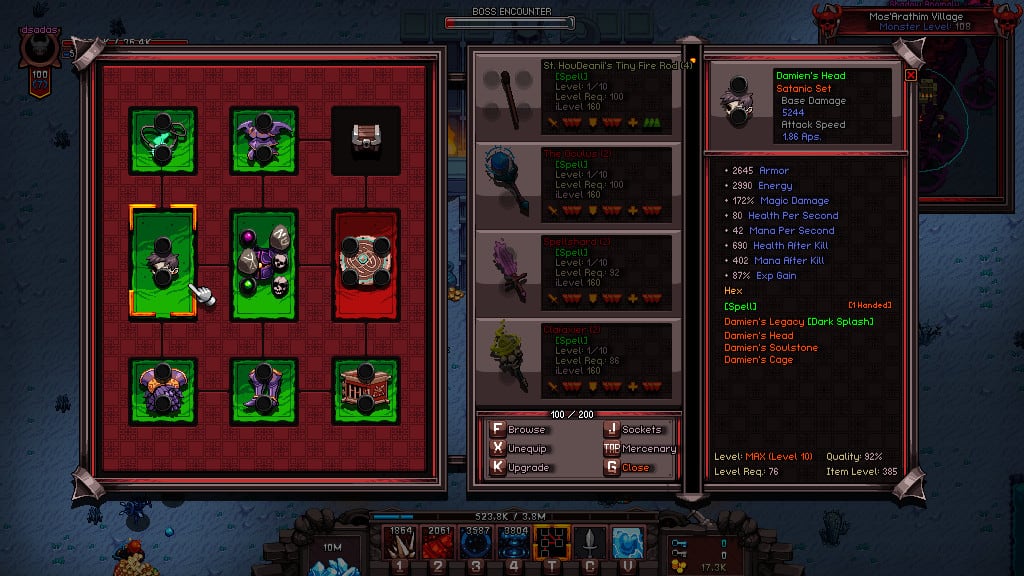Image resolution: width=1024 pixels, height=576 pixels.
Task: Select the round shield slot on red
Action: 366,264
